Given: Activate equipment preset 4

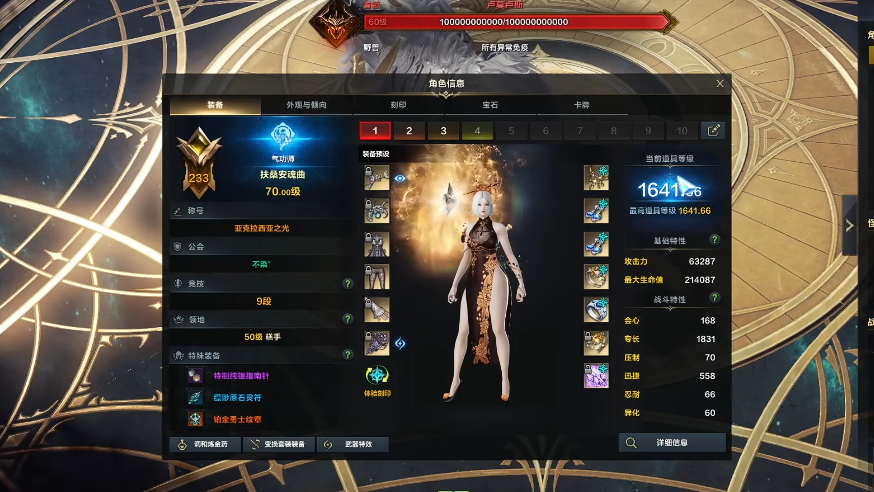Looking at the screenshot, I should click(x=477, y=130).
